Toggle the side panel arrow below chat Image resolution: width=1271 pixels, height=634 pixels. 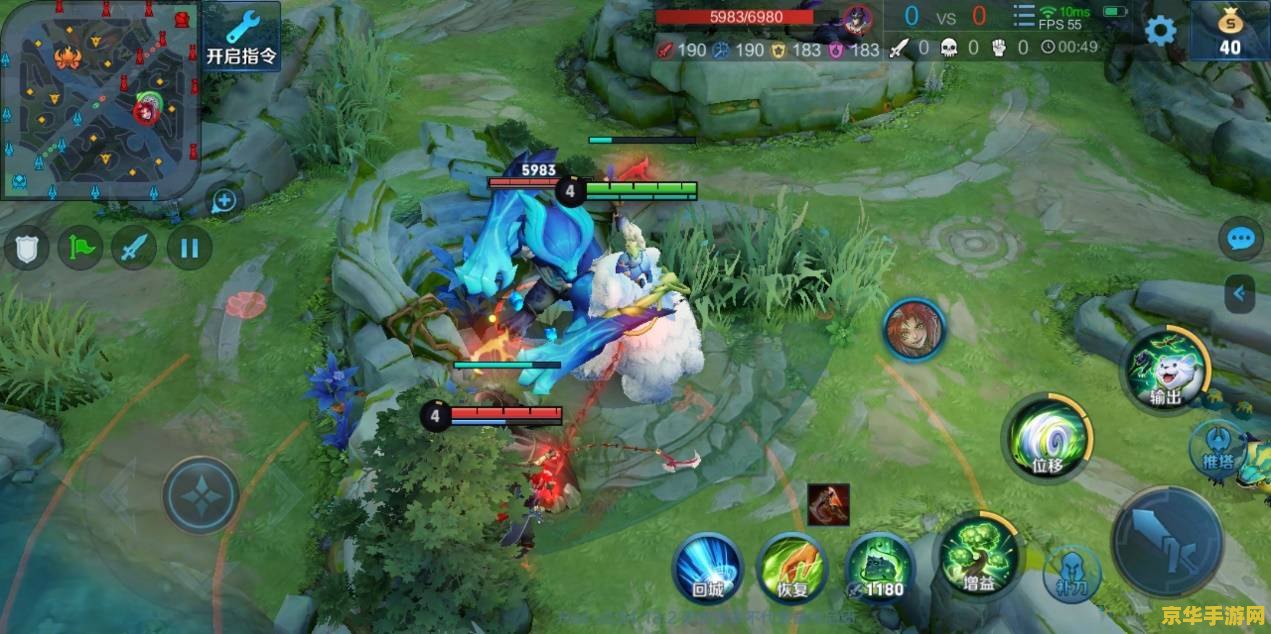tap(1241, 294)
